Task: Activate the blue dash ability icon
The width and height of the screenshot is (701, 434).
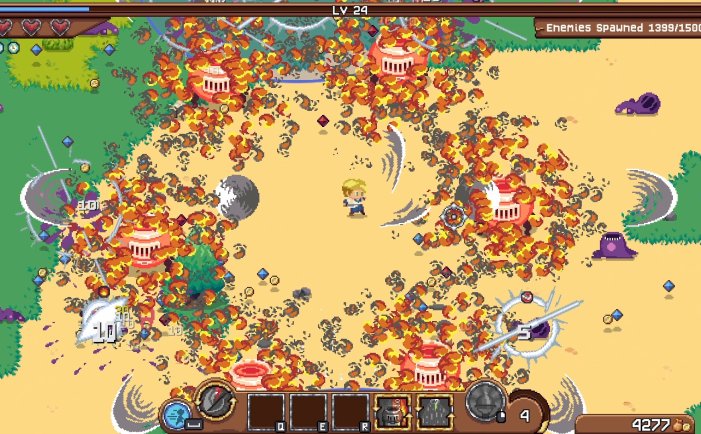Action: click(x=179, y=414)
